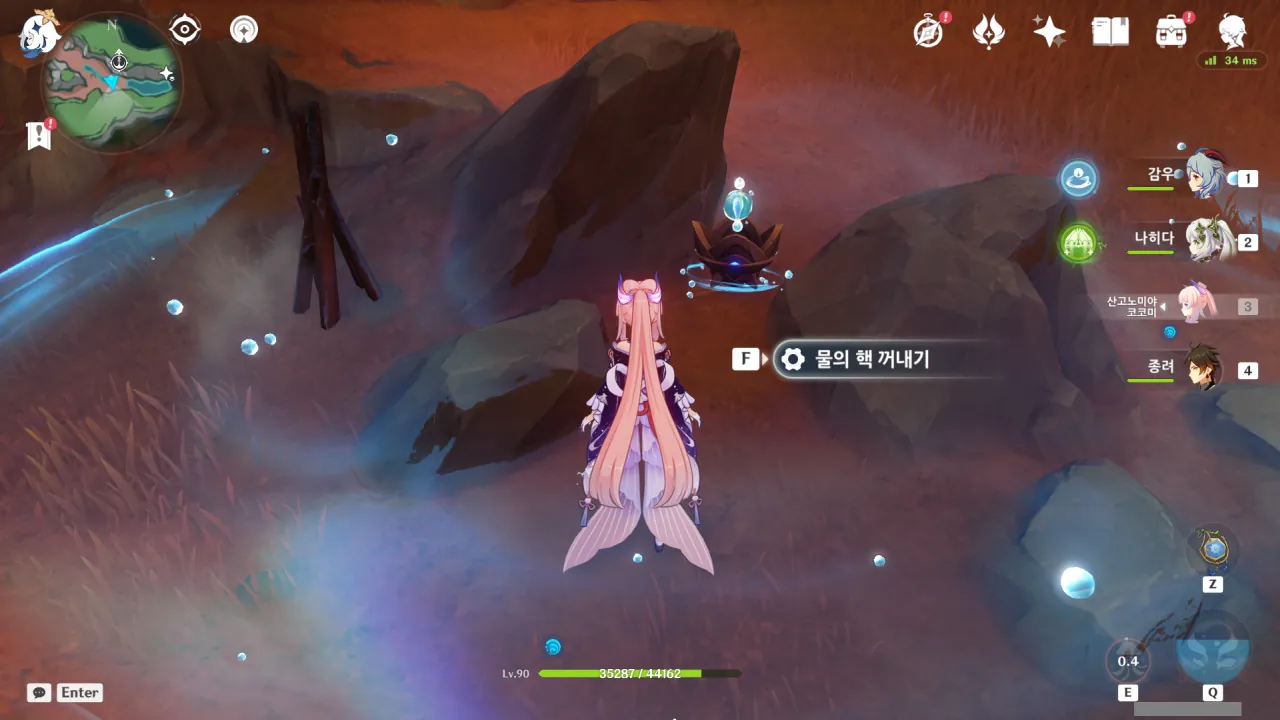
Task: Activate the elemental skill on cooldown
Action: coord(1128,661)
